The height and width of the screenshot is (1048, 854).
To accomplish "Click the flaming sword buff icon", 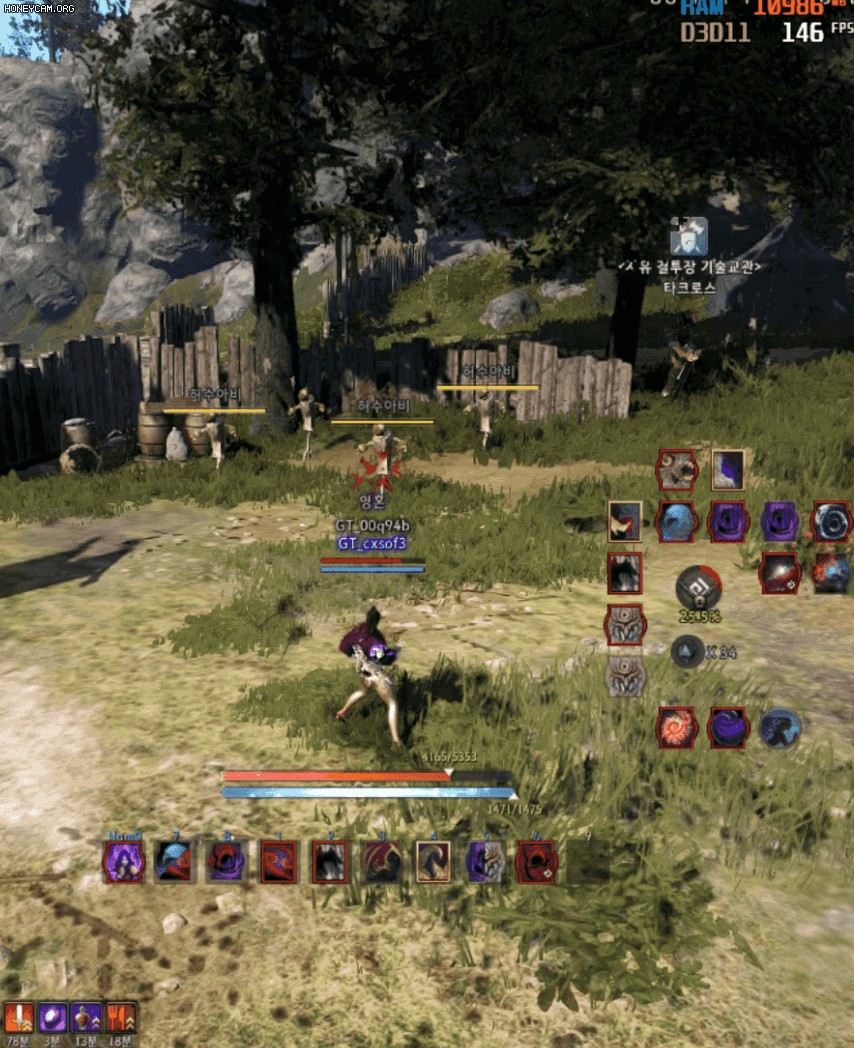I will [19, 1018].
